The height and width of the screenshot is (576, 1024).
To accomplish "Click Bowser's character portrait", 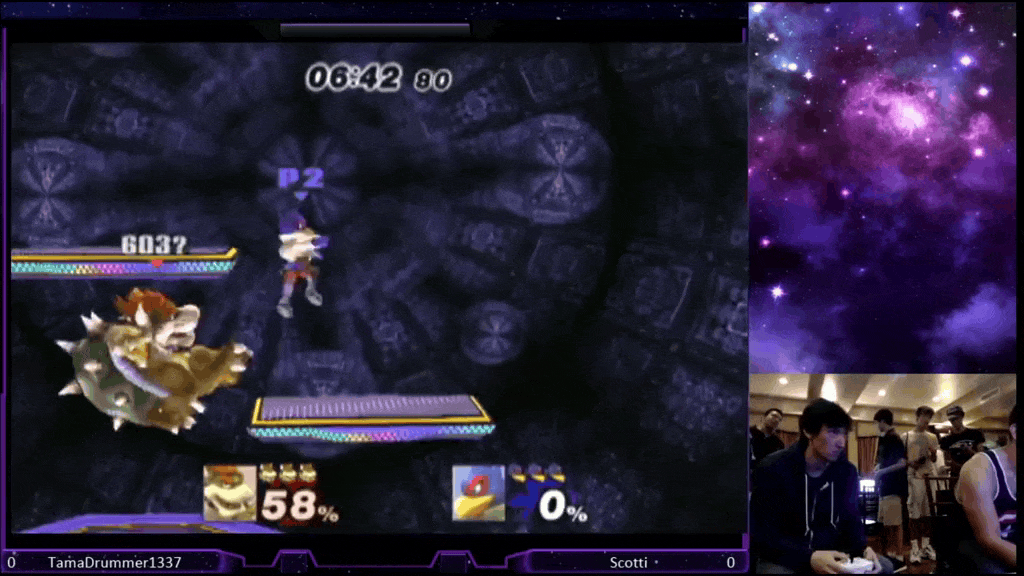I will coord(230,492).
